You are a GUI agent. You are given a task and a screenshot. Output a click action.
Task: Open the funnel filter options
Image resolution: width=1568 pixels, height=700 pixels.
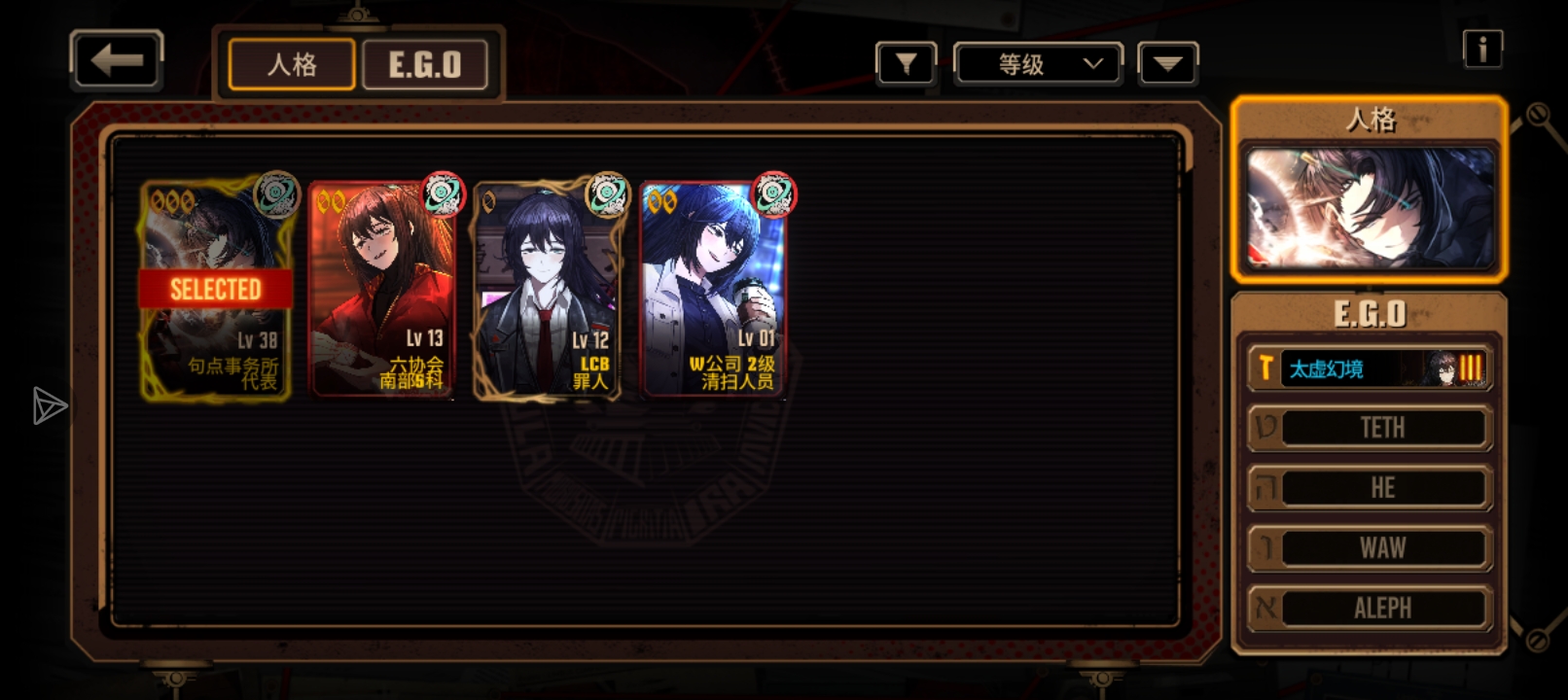(x=906, y=65)
